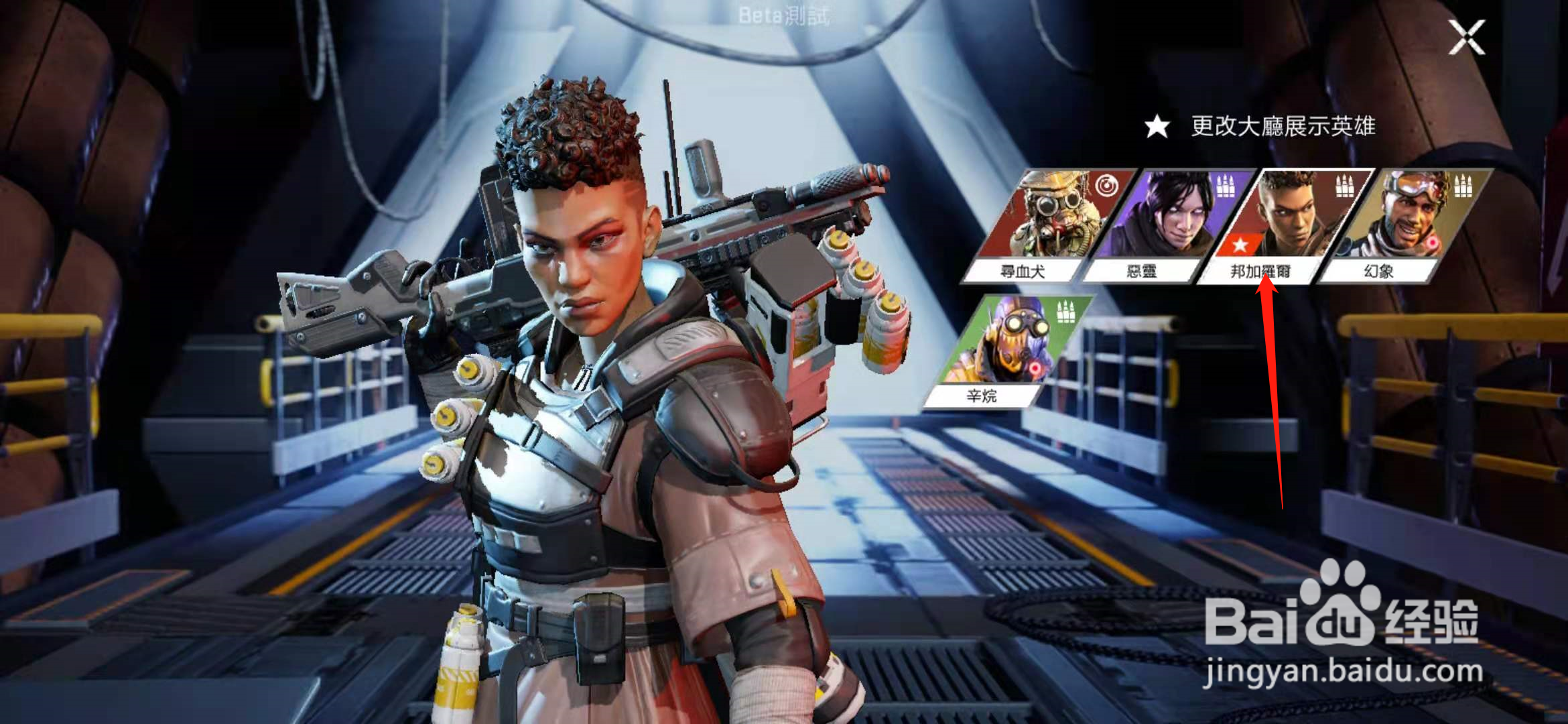The height and width of the screenshot is (724, 1568).
Task: Close the hero selection screen
Action: coord(1467,38)
